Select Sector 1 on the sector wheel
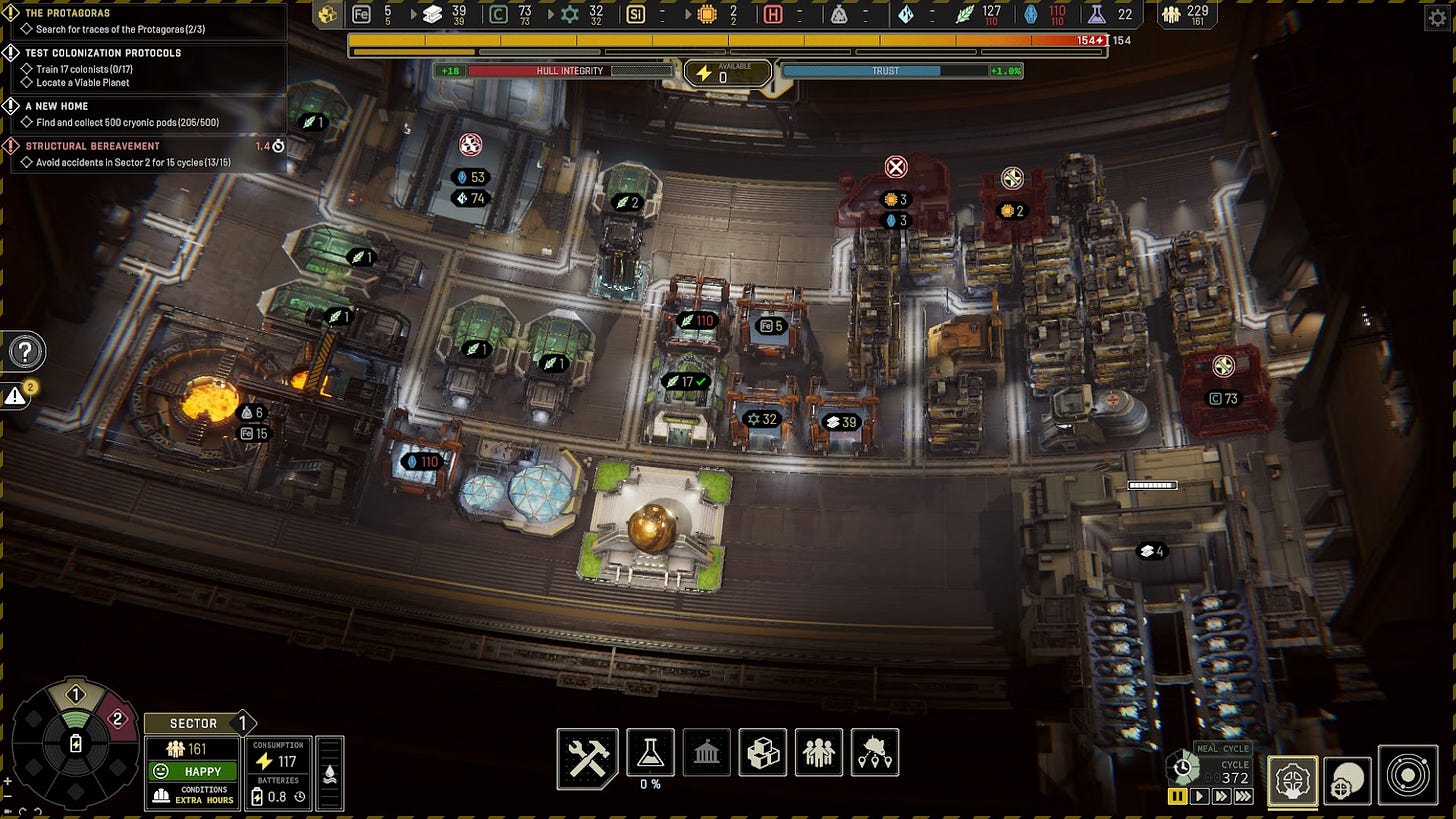The width and height of the screenshot is (1456, 819). (x=76, y=695)
